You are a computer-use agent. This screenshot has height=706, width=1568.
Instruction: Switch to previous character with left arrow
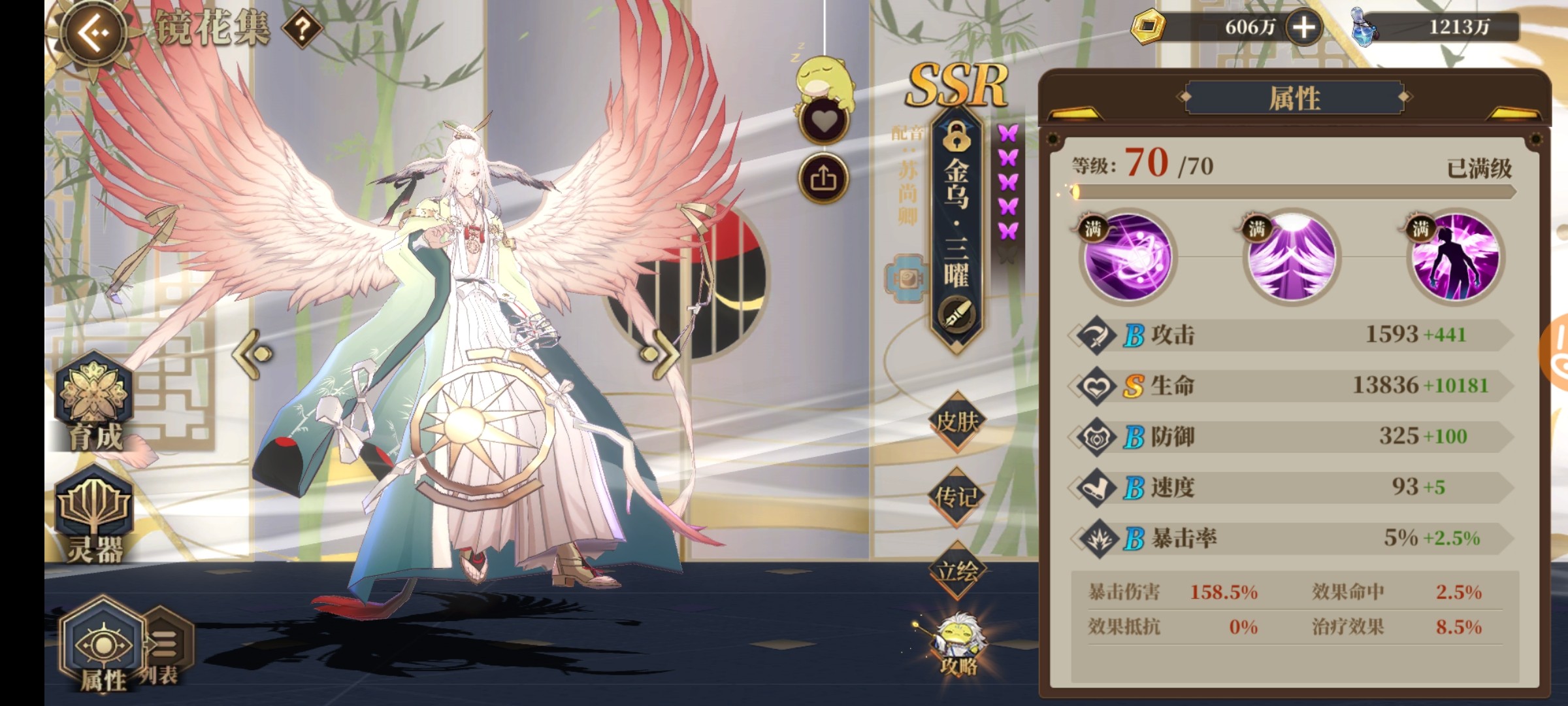[x=253, y=354]
